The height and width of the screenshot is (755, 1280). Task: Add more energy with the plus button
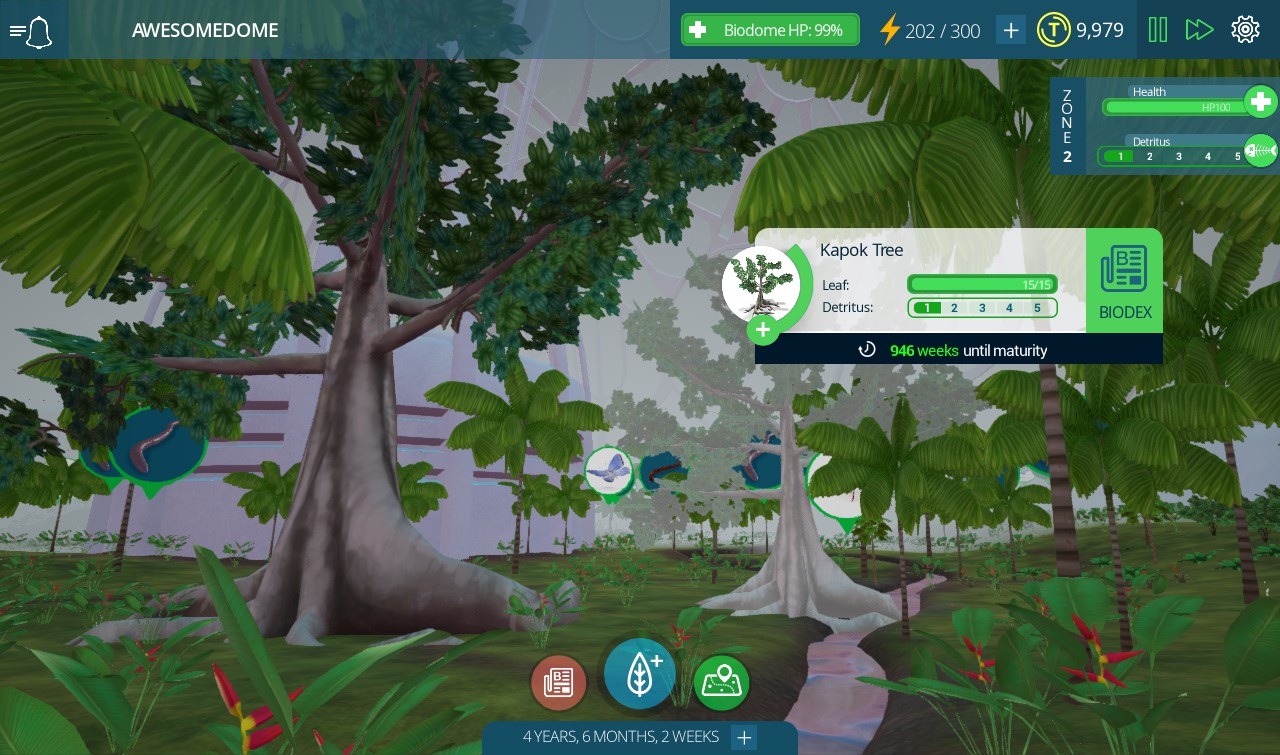click(1011, 30)
